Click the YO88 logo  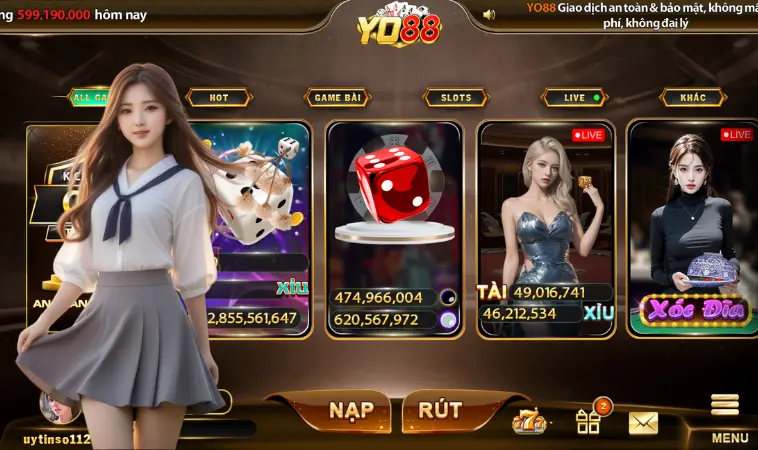tap(398, 27)
